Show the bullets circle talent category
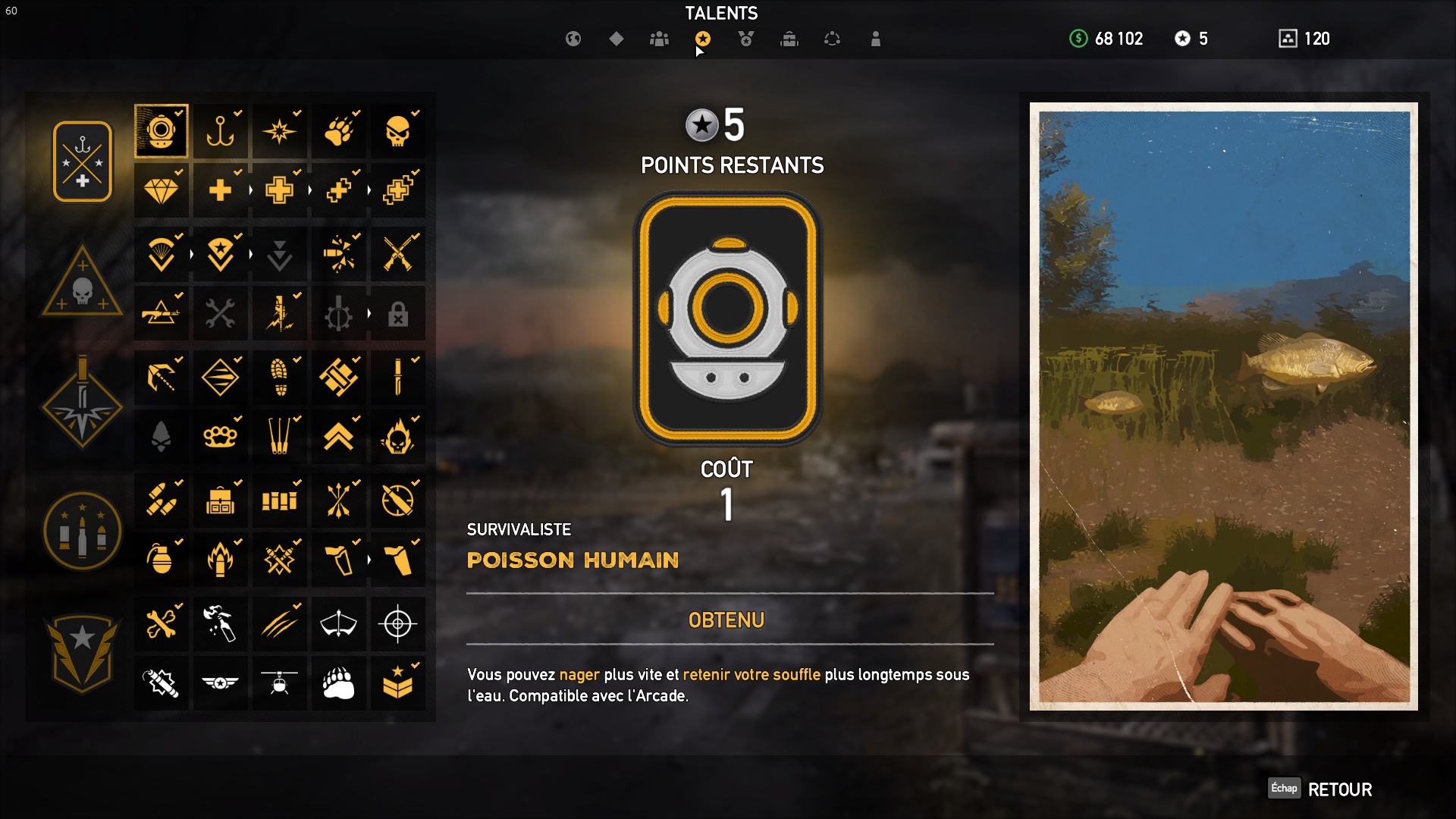Screen dimensions: 1456x819 point(83,530)
